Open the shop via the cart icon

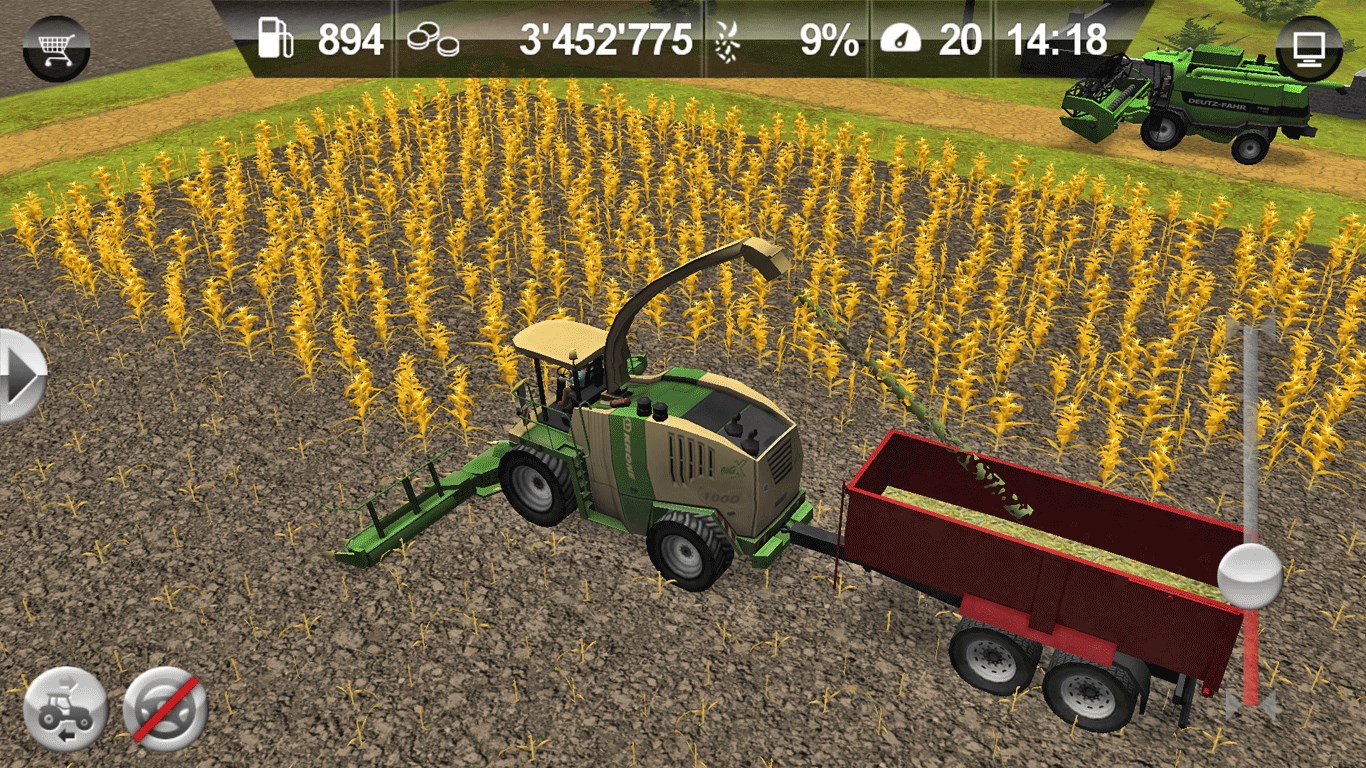click(x=56, y=48)
